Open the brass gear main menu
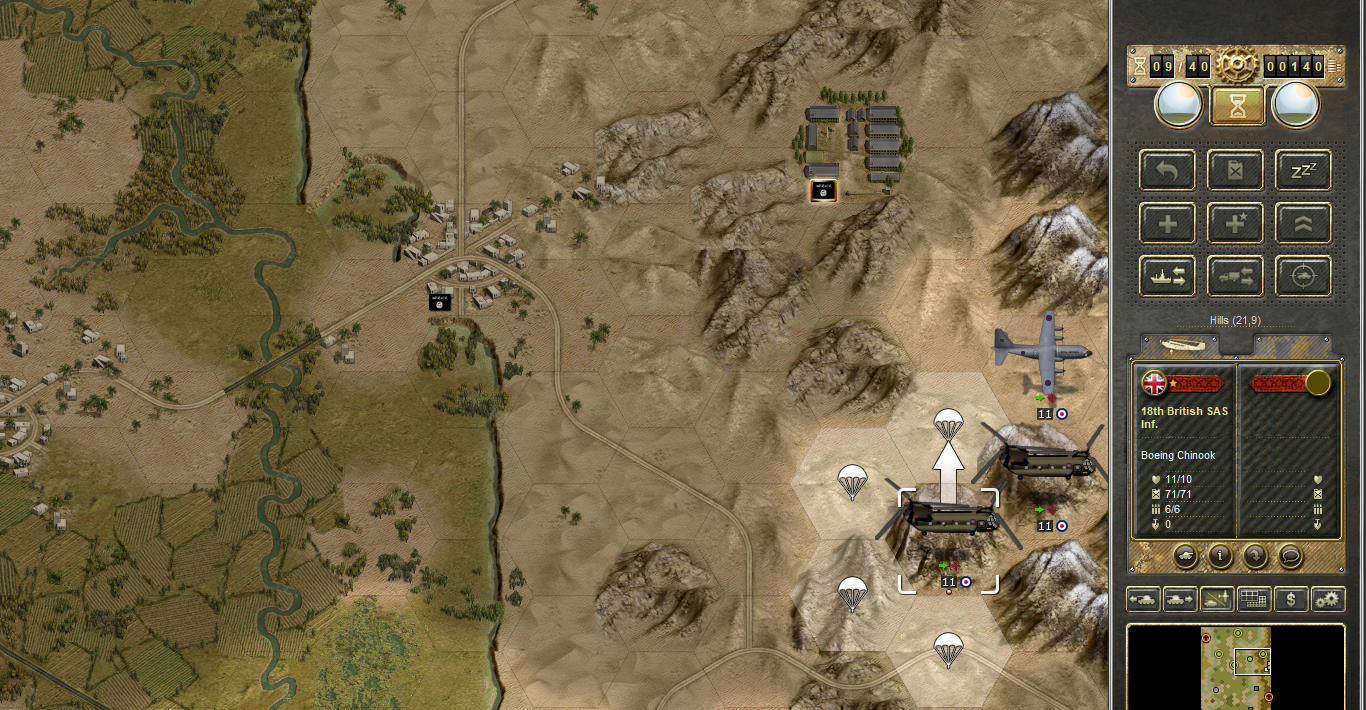 click(x=1237, y=65)
